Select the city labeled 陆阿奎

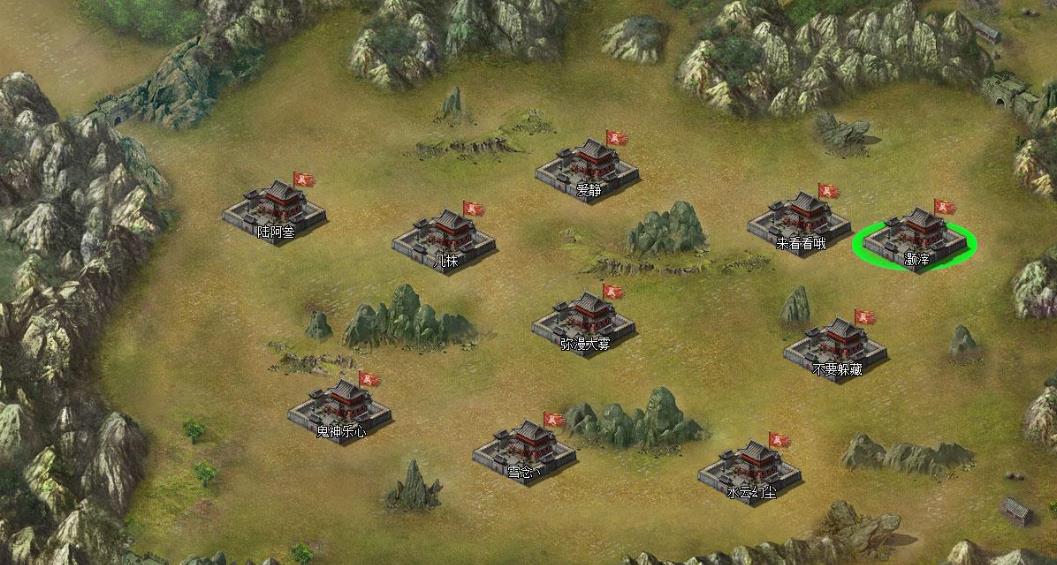pos(275,211)
